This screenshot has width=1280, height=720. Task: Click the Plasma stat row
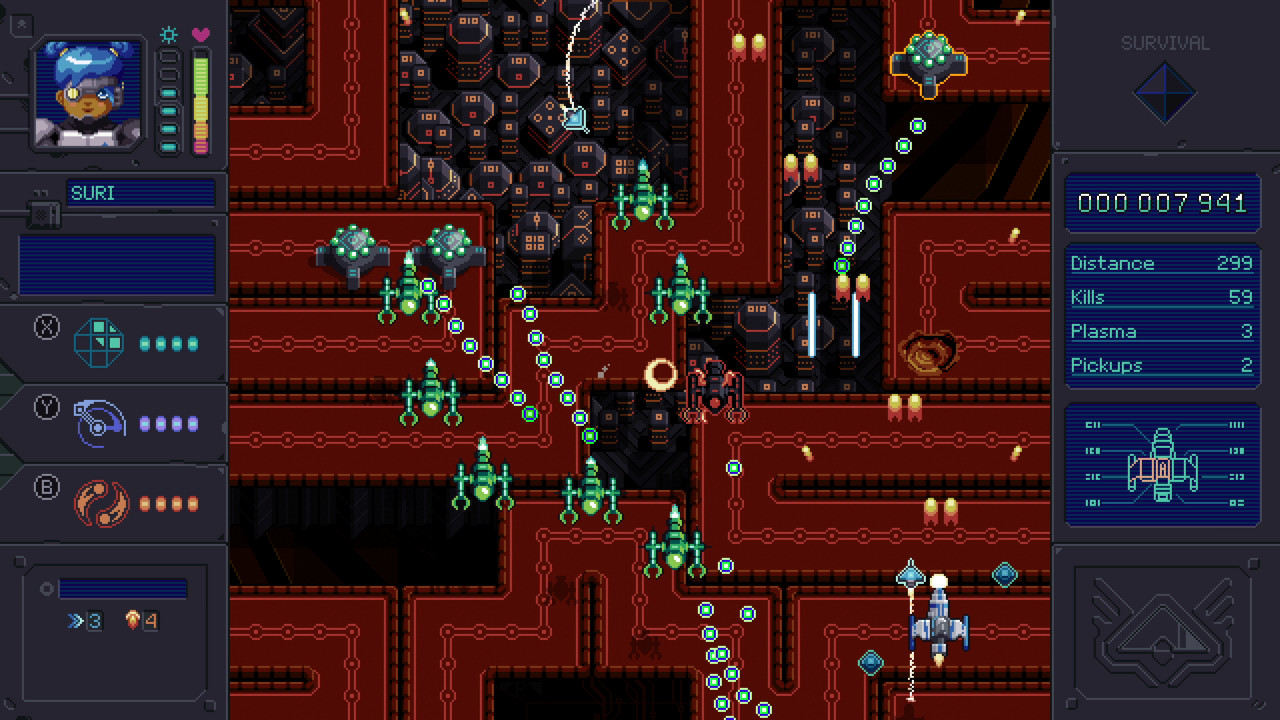point(1160,331)
